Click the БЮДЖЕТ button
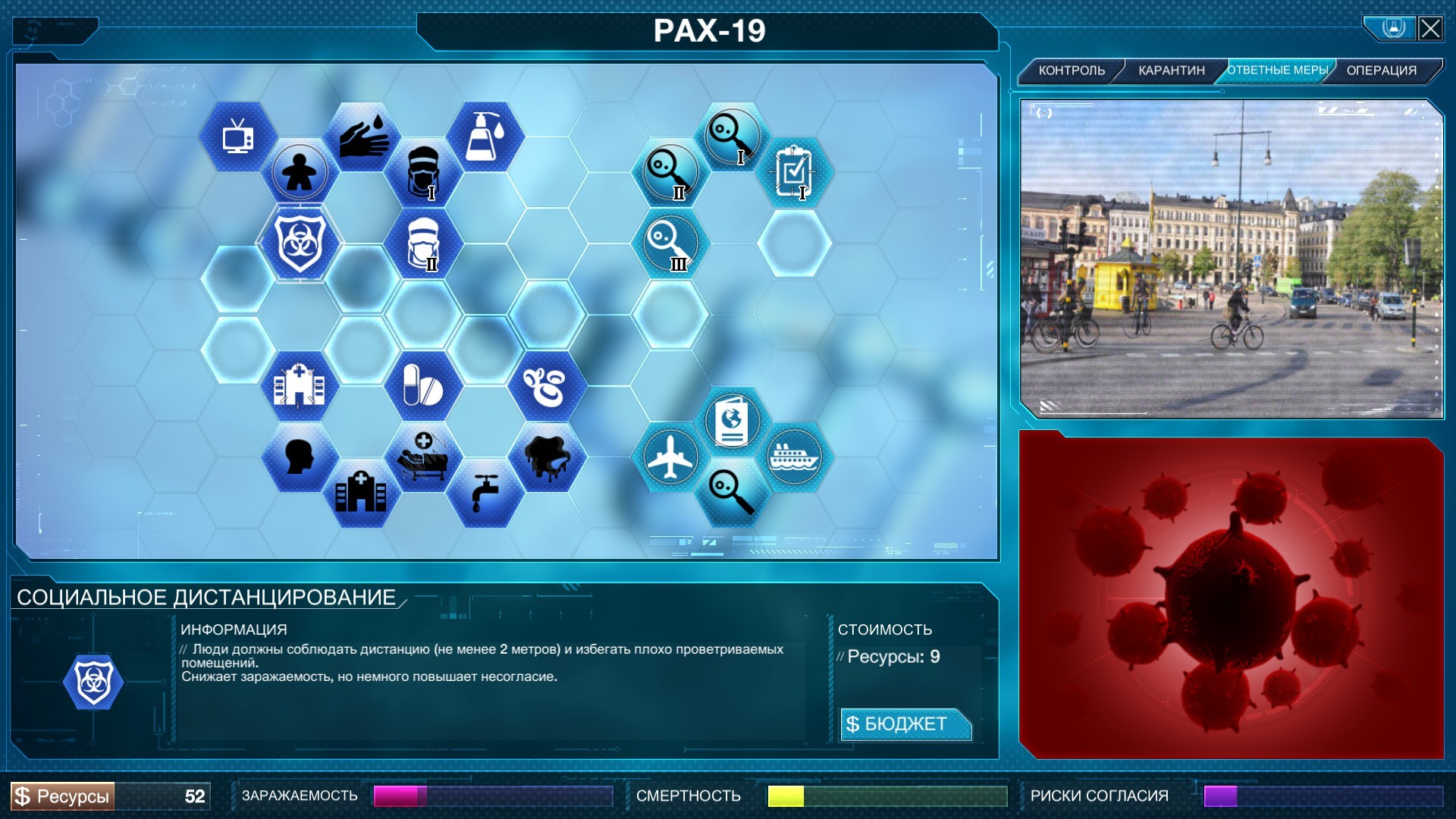1456x819 pixels. click(905, 724)
